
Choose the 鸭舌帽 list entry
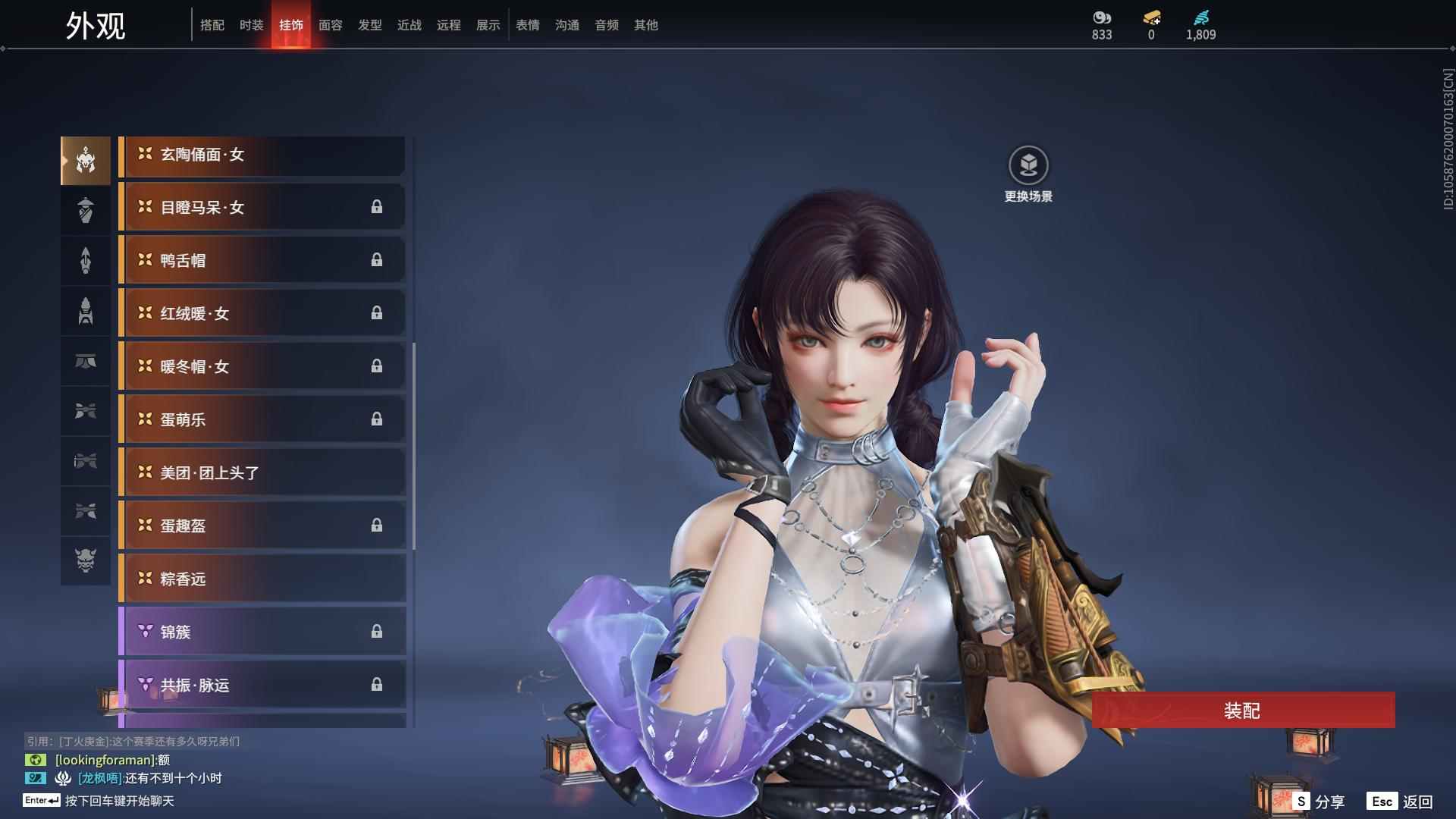(262, 261)
